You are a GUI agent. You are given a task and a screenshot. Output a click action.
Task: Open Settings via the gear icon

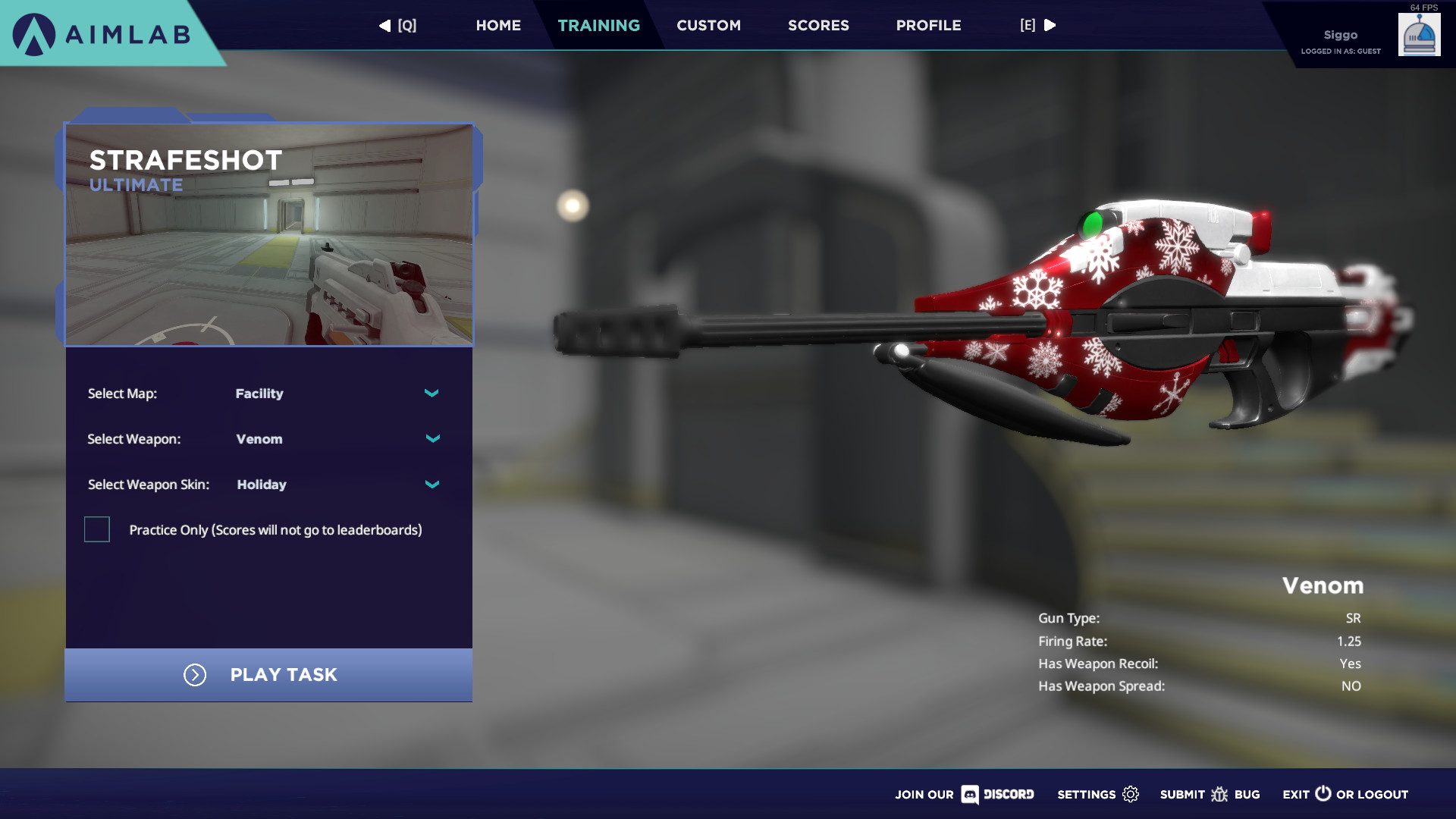point(1130,794)
